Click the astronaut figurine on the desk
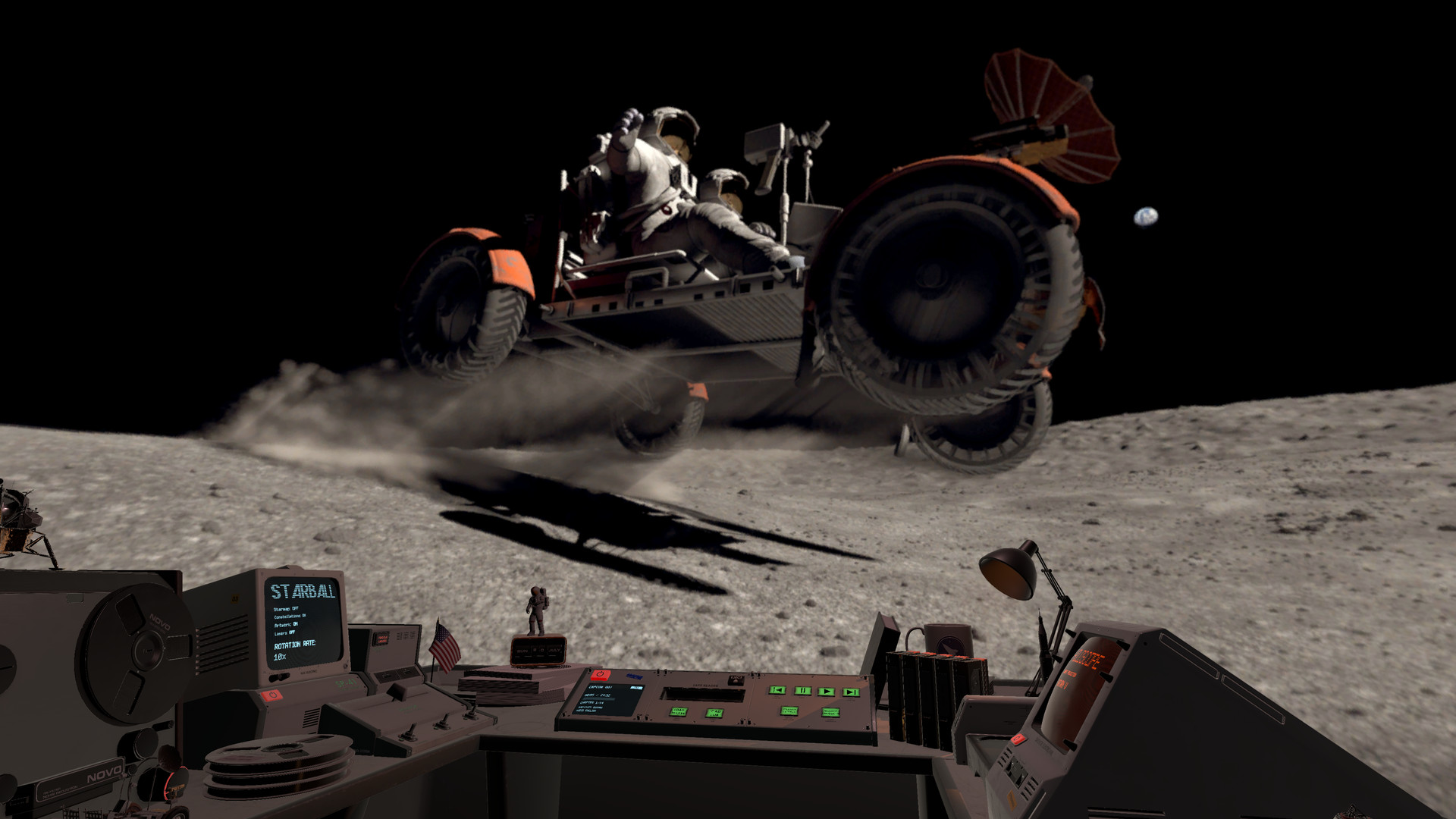1456x819 pixels. pos(538,613)
